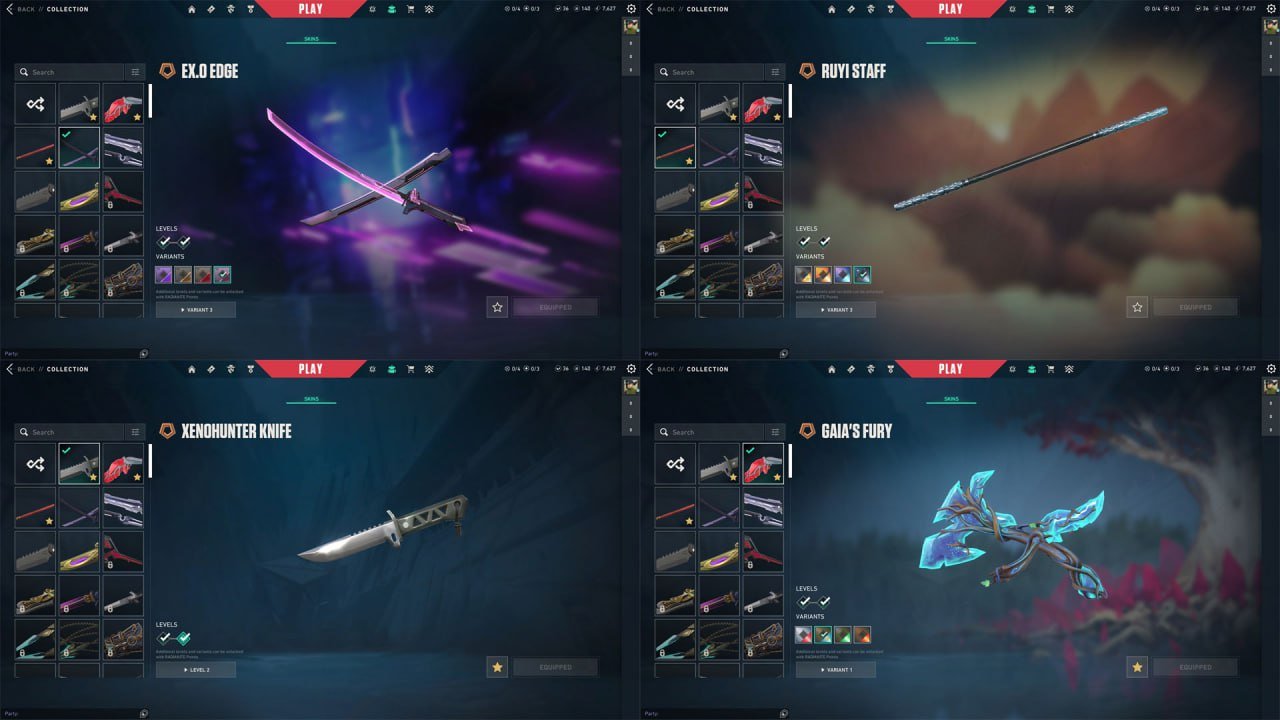Screen dimensions: 1280x720
Task: Toggle the star on Gaia's Fury
Action: pos(1137,666)
